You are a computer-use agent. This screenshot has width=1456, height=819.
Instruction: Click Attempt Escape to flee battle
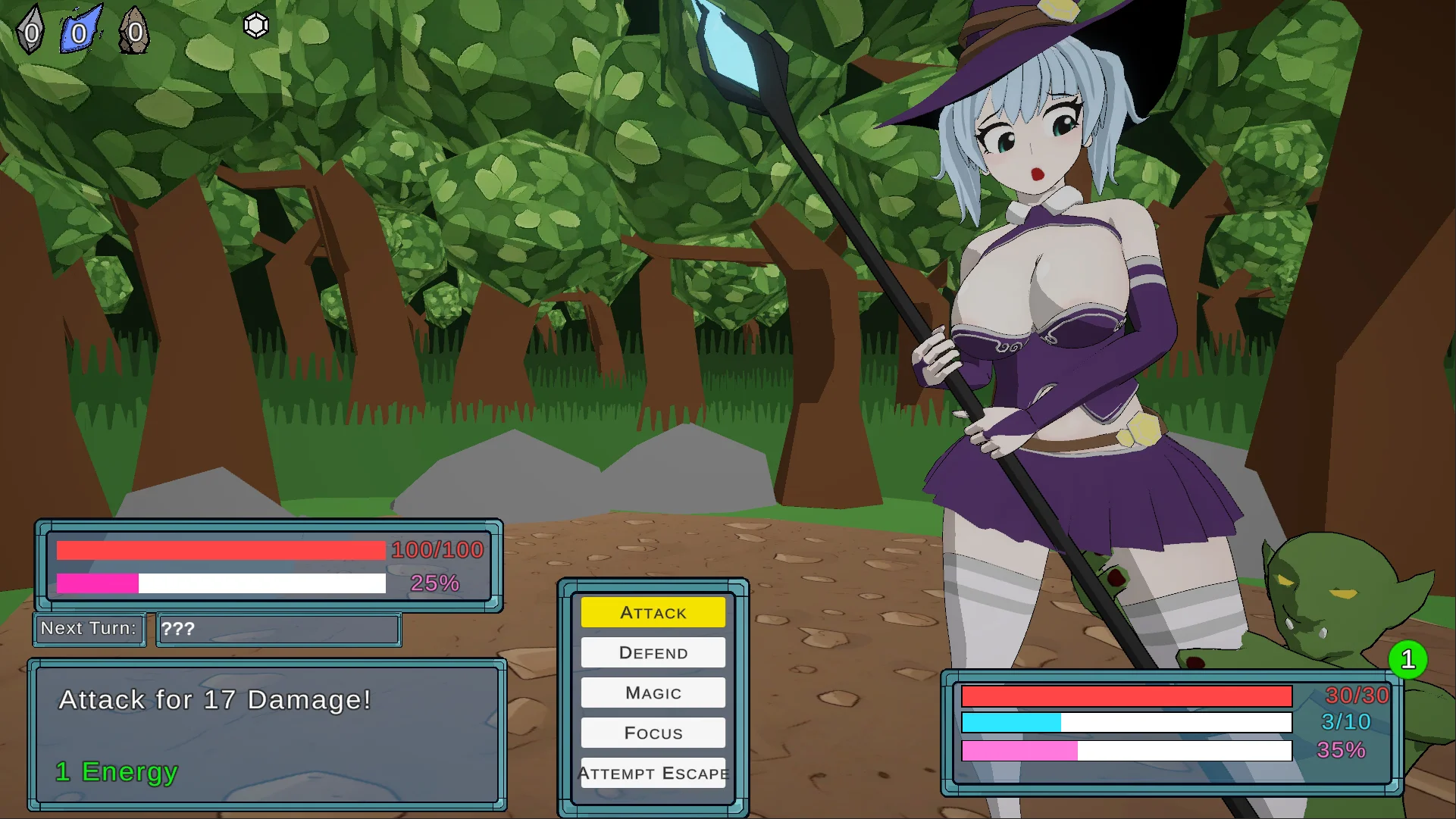click(653, 773)
